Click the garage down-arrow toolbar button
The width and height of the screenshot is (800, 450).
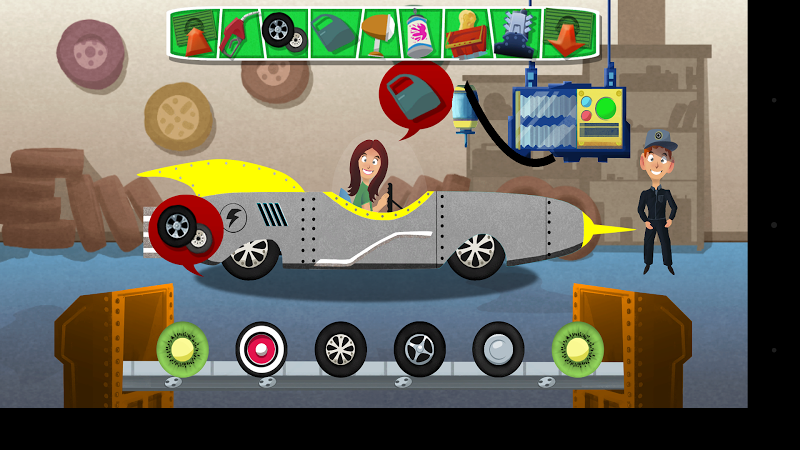[567, 34]
